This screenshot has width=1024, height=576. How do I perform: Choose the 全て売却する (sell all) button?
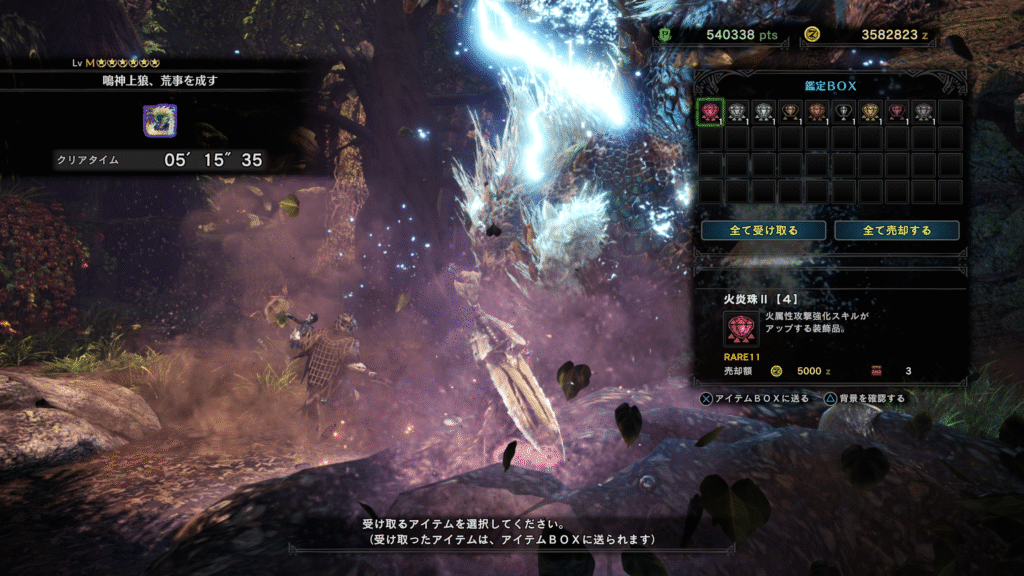click(x=897, y=230)
